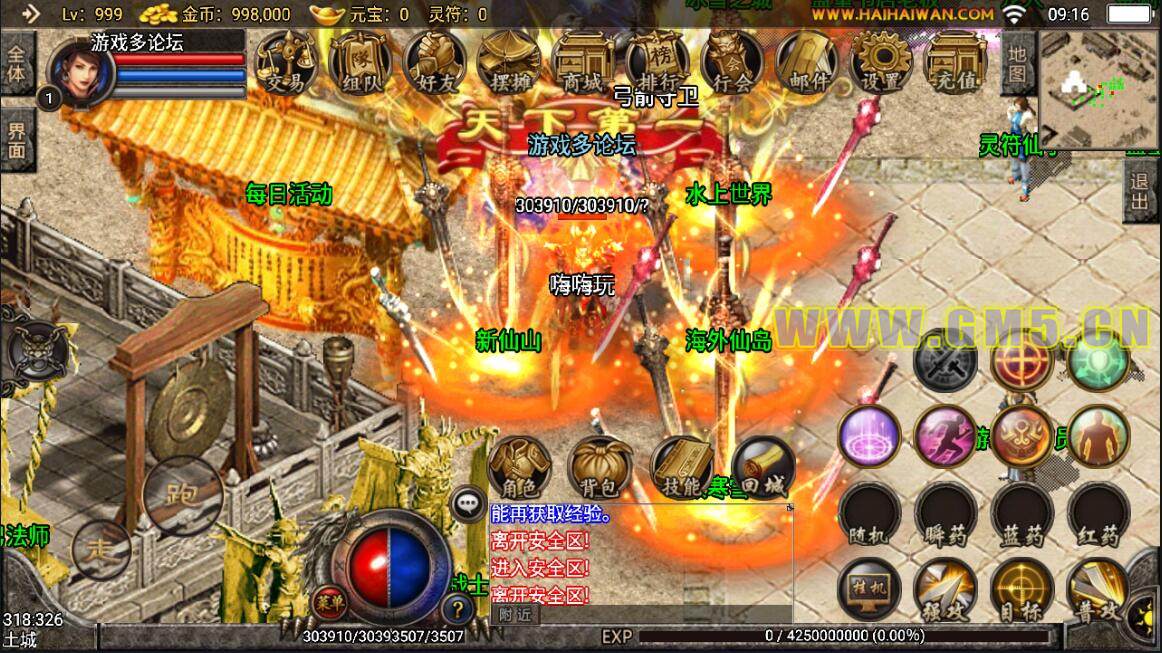Open the 商城 shop
Viewport: 1162px width, 653px height.
(583, 63)
